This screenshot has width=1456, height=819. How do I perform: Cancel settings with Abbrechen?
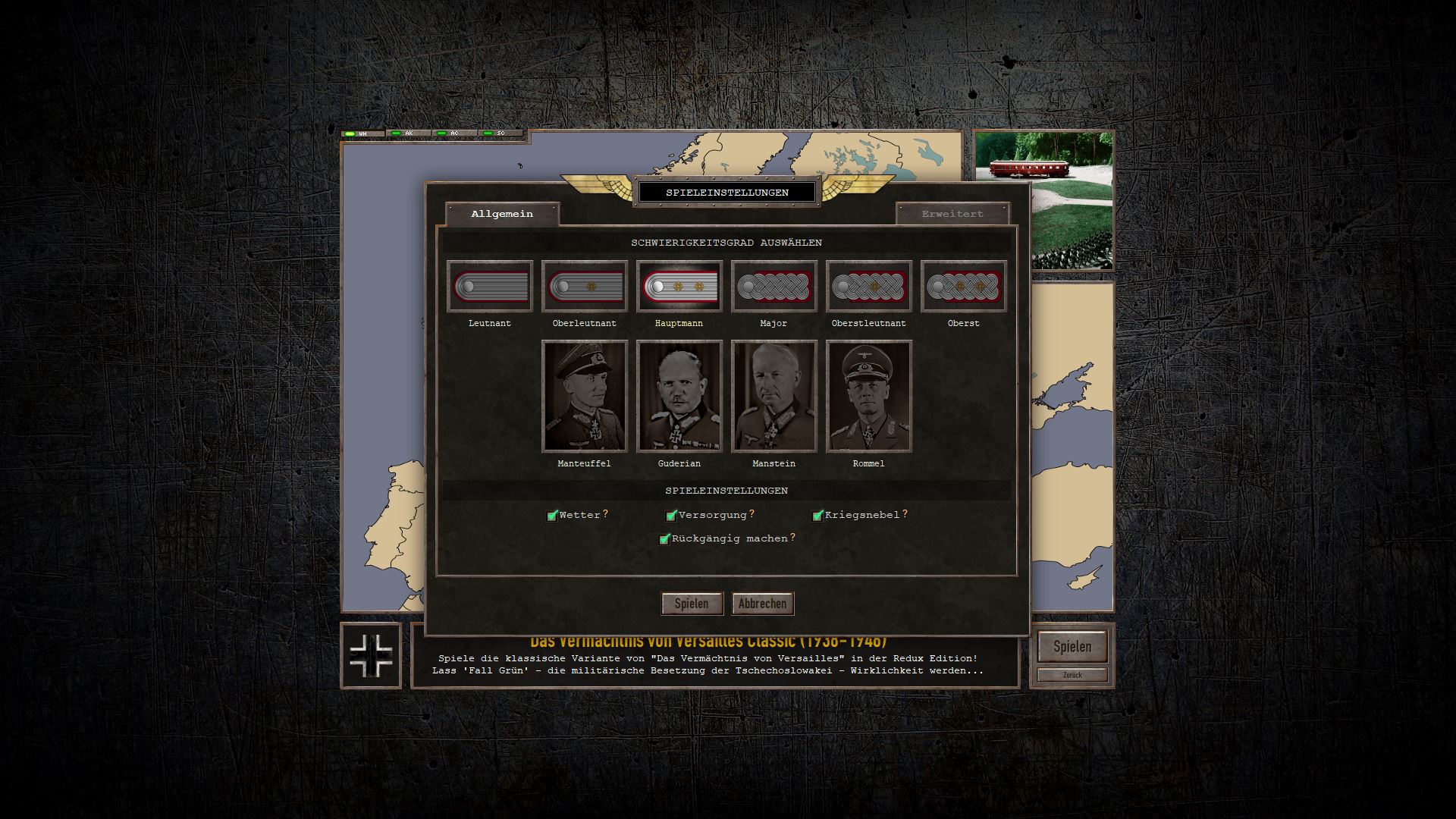(x=763, y=604)
